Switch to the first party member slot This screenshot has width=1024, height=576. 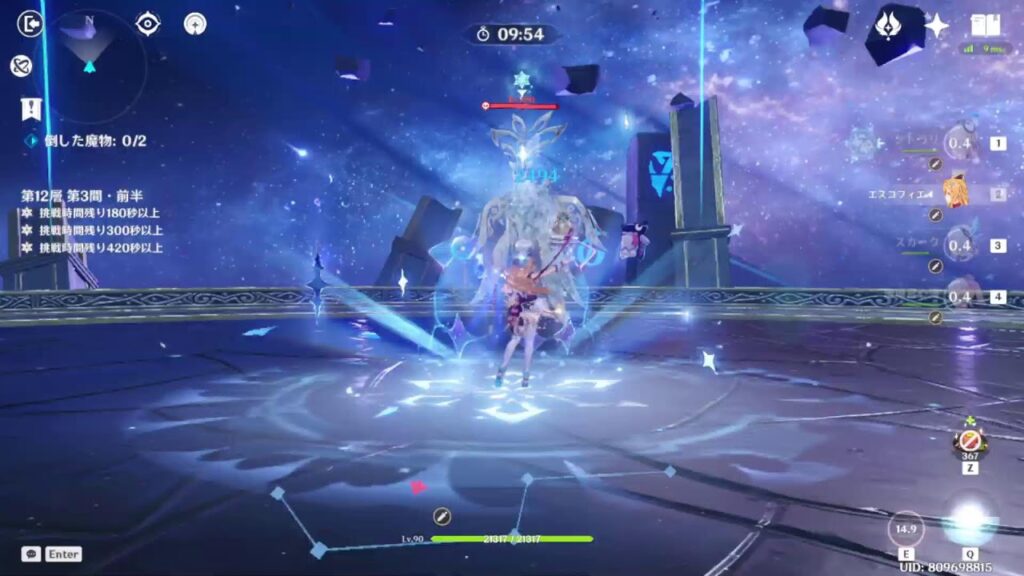point(961,144)
